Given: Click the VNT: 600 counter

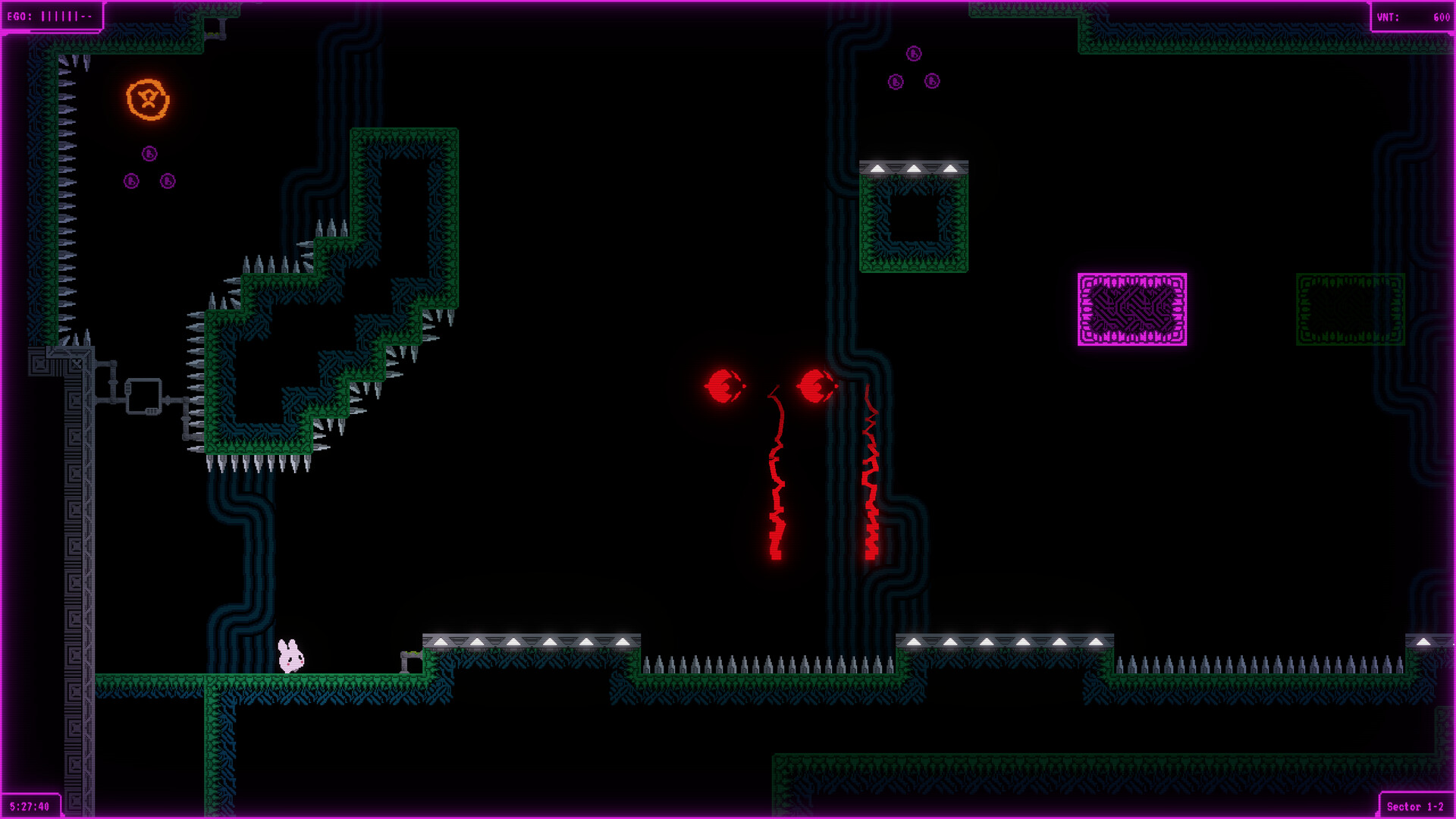Looking at the screenshot, I should pyautogui.click(x=1410, y=14).
